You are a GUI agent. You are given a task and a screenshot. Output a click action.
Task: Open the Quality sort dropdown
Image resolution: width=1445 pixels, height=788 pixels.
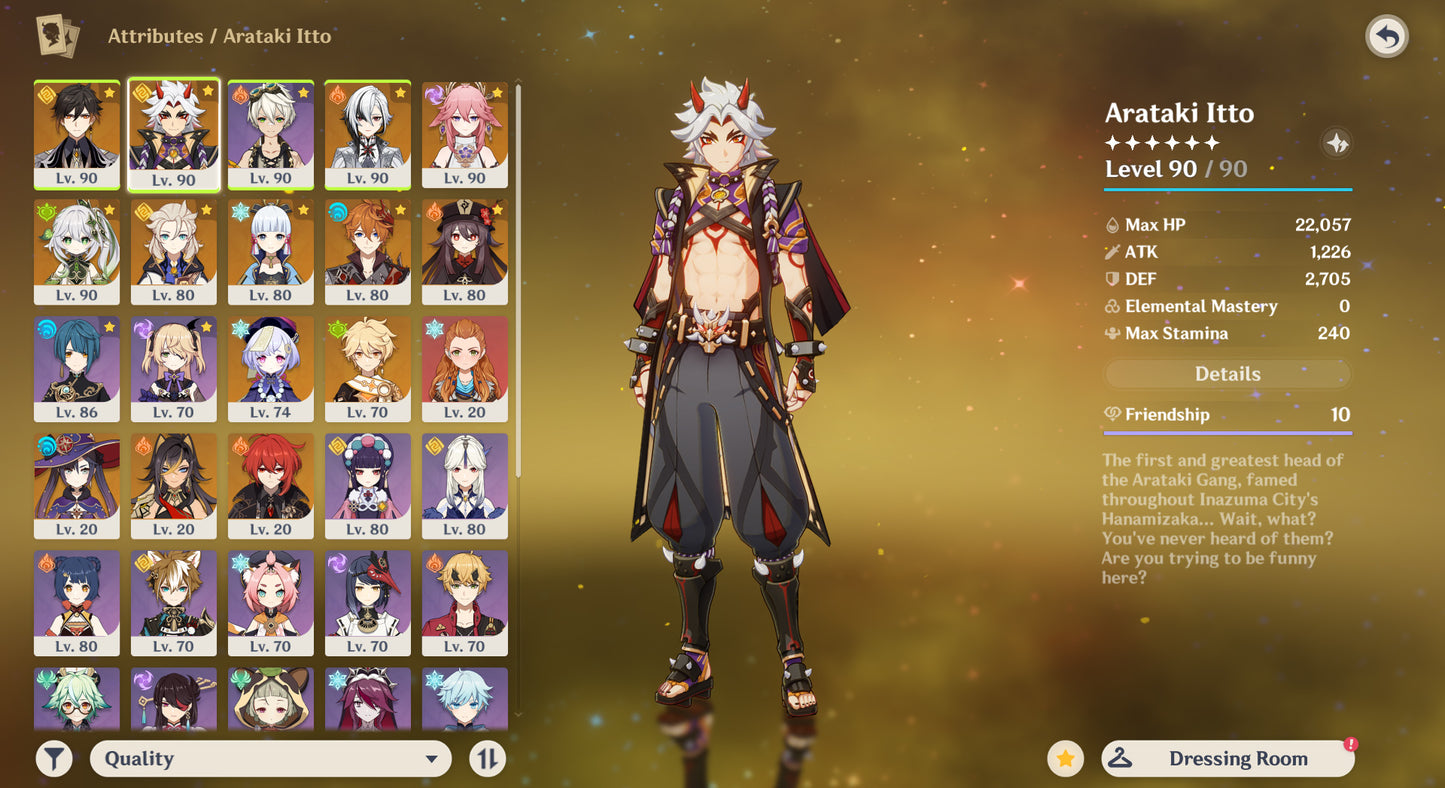pyautogui.click(x=270, y=759)
